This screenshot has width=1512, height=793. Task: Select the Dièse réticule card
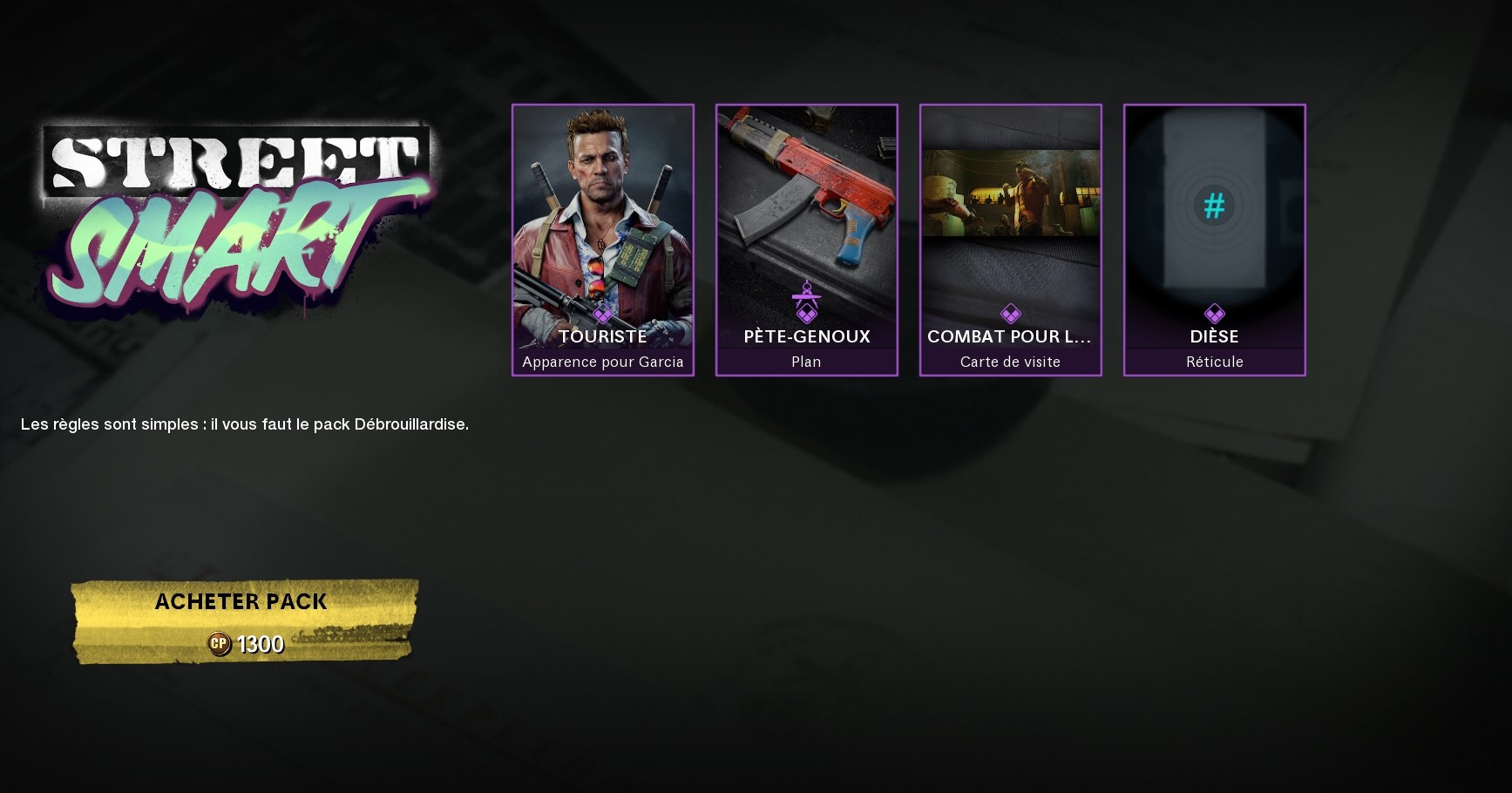tap(1214, 240)
